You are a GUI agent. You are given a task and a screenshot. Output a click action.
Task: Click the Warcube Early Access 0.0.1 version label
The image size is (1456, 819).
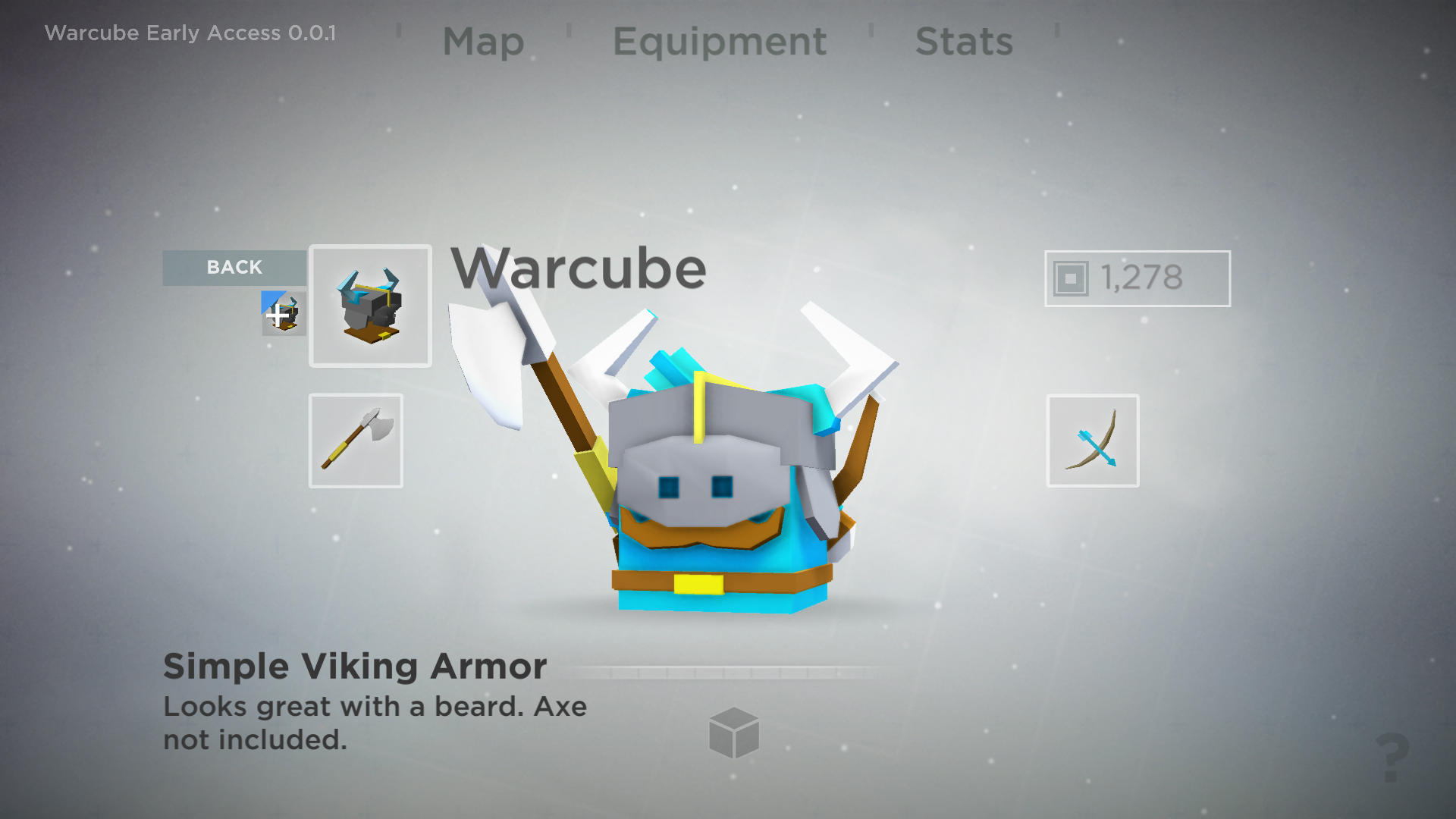pos(190,33)
